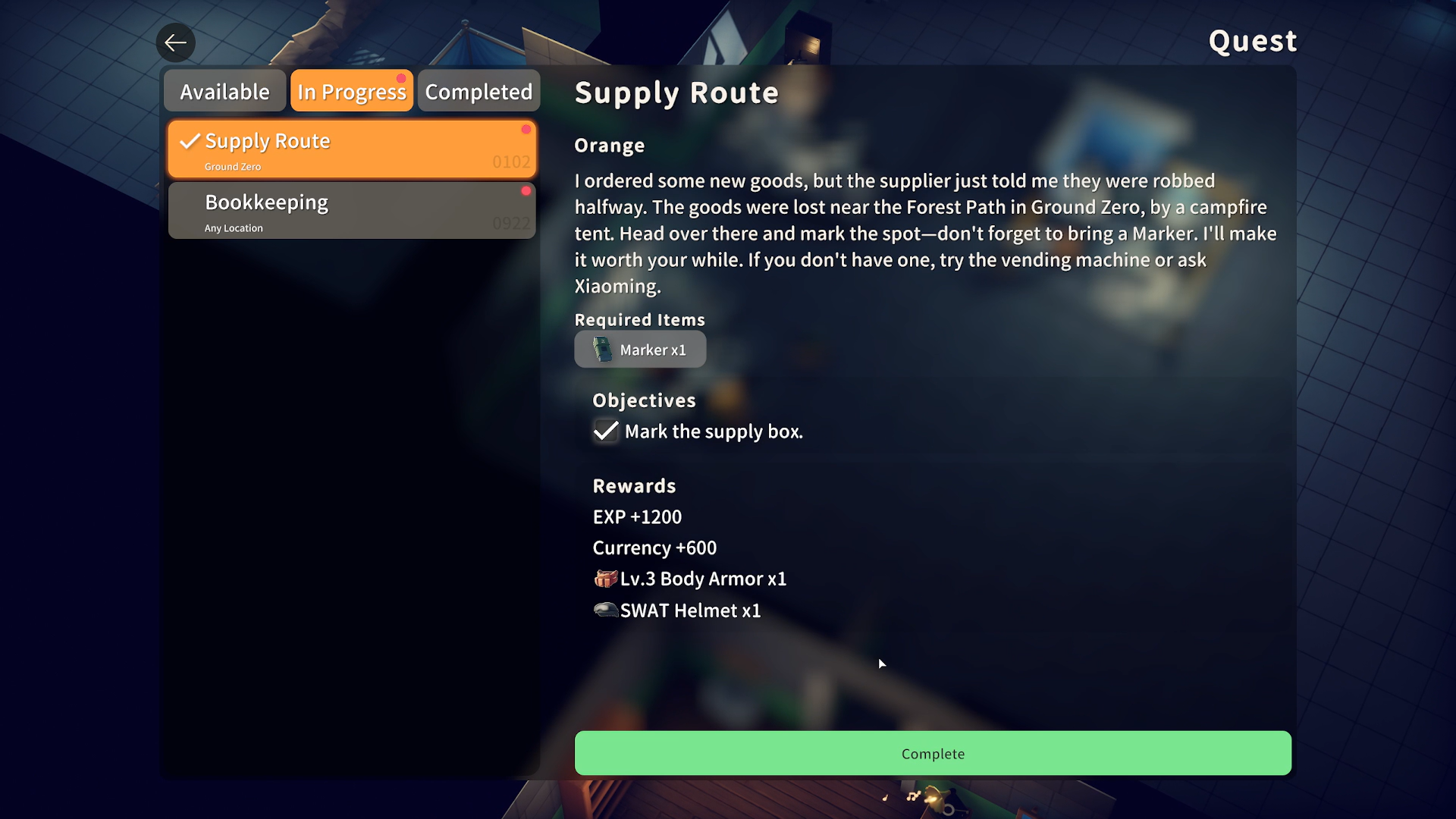1456x819 pixels.
Task: Select the In Progress tab
Action: click(x=351, y=90)
